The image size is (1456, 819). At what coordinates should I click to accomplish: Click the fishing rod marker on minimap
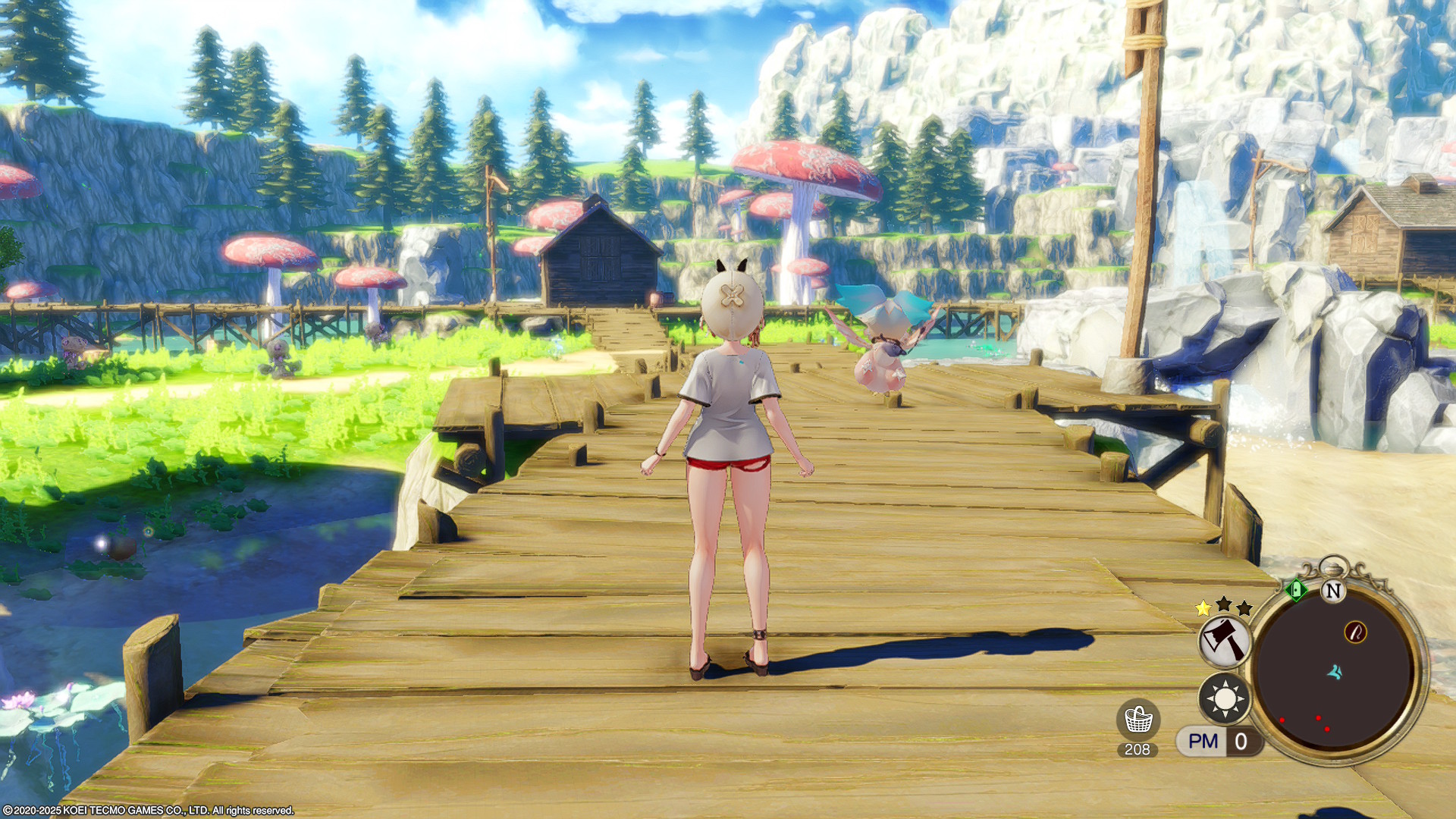coord(1355,632)
